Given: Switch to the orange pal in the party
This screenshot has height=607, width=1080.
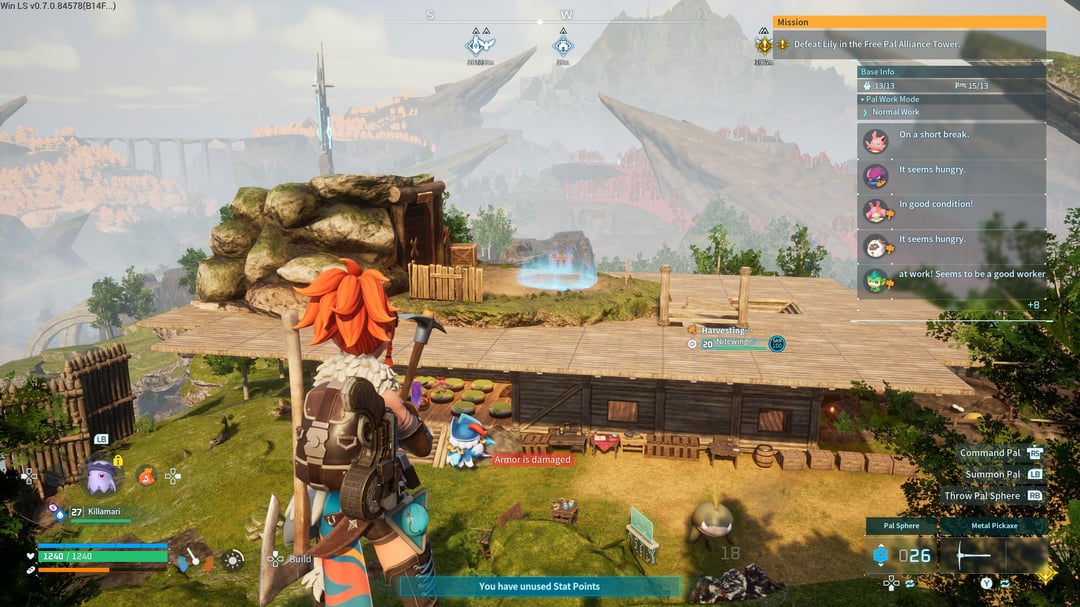Looking at the screenshot, I should click(x=147, y=477).
